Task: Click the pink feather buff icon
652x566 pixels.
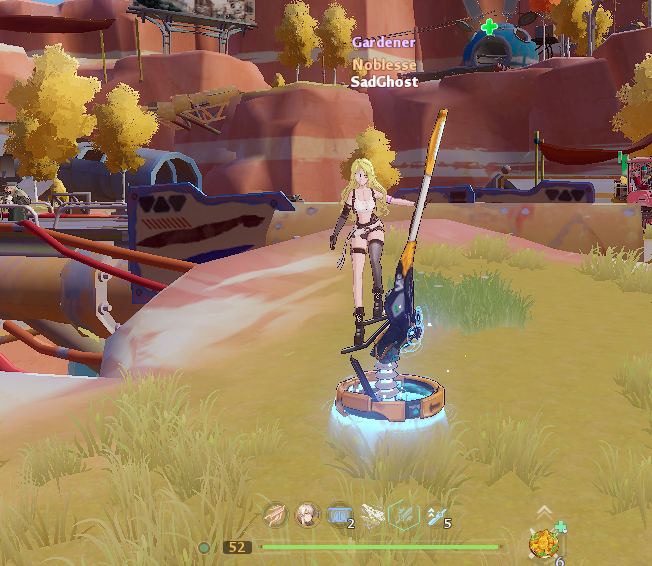Action: (275, 515)
